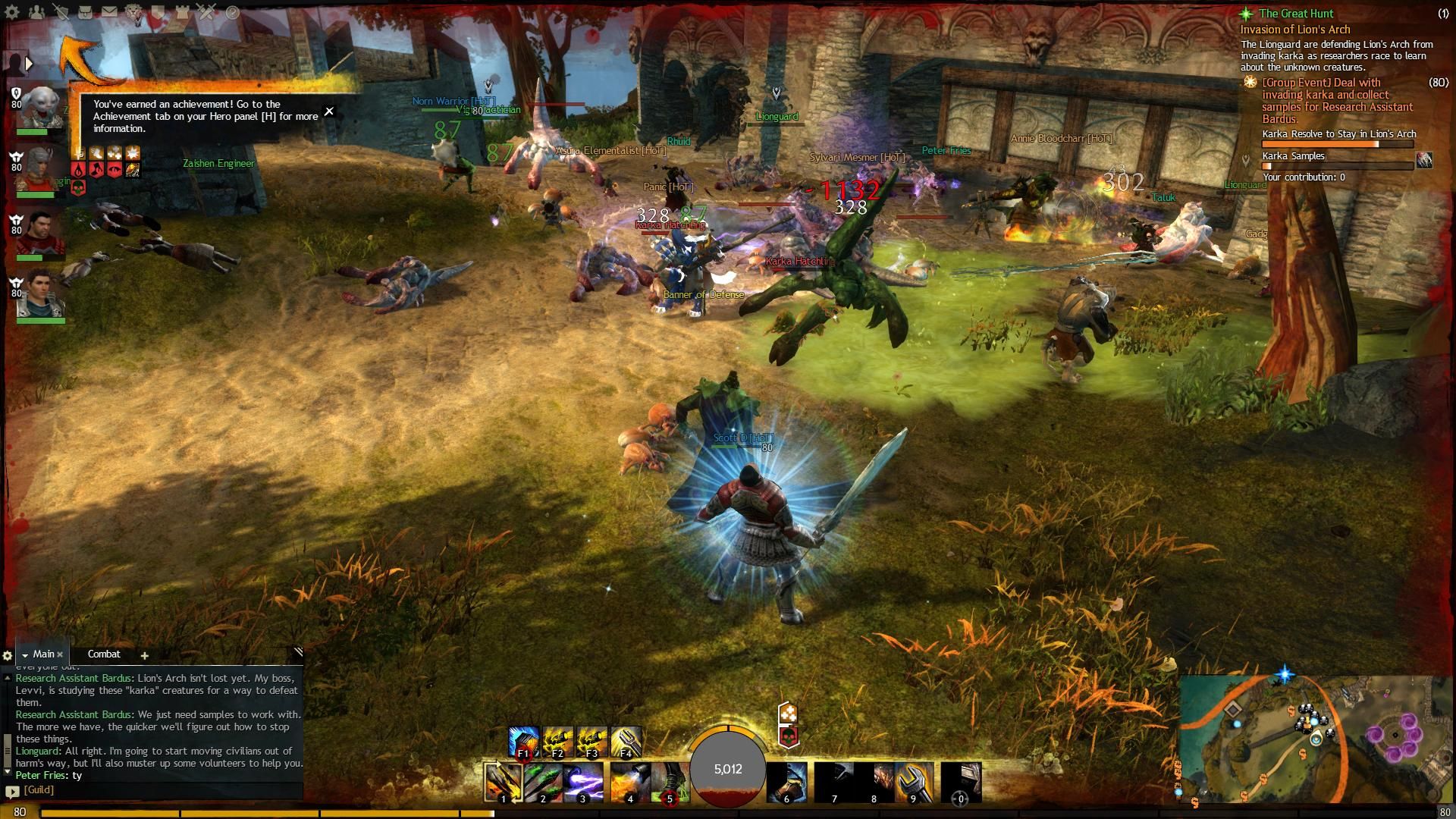Activate the flamethrower skill in slot 4
1456x819 pixels.
(629, 782)
